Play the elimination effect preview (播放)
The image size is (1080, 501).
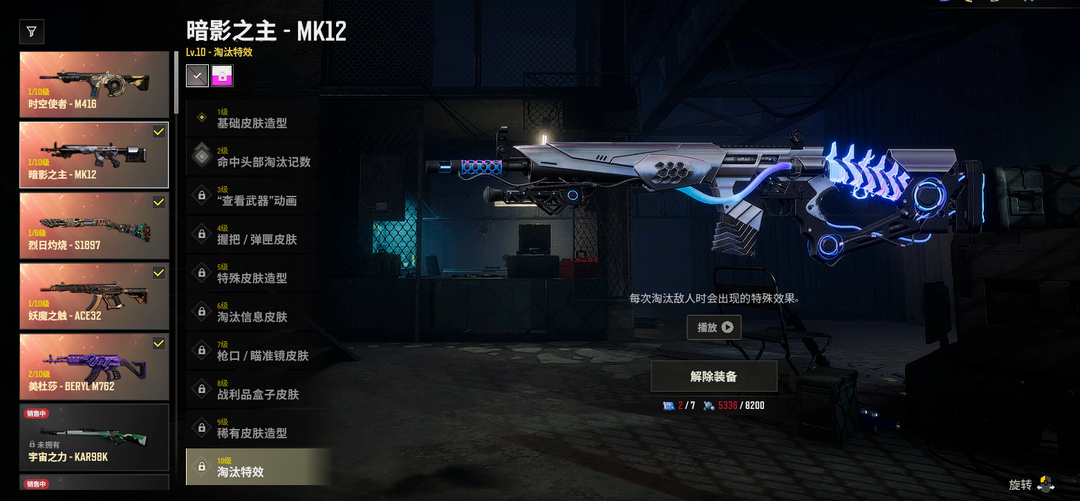(x=714, y=327)
